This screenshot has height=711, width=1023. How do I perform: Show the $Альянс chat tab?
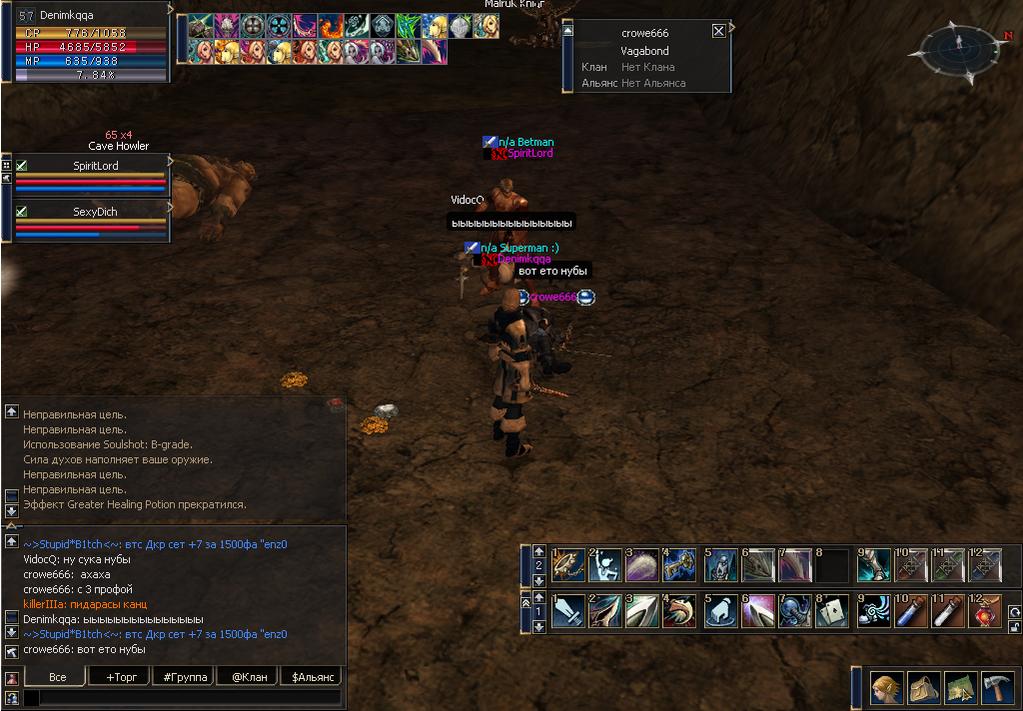pos(313,677)
